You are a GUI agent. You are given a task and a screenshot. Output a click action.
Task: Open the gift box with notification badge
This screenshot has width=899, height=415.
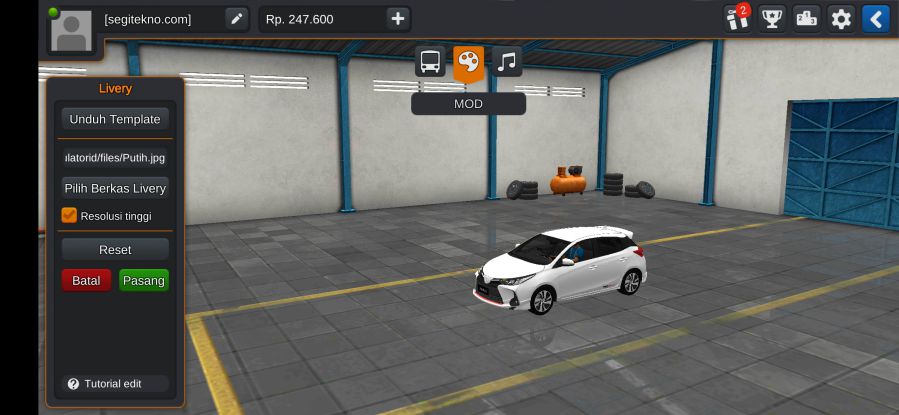tap(736, 19)
